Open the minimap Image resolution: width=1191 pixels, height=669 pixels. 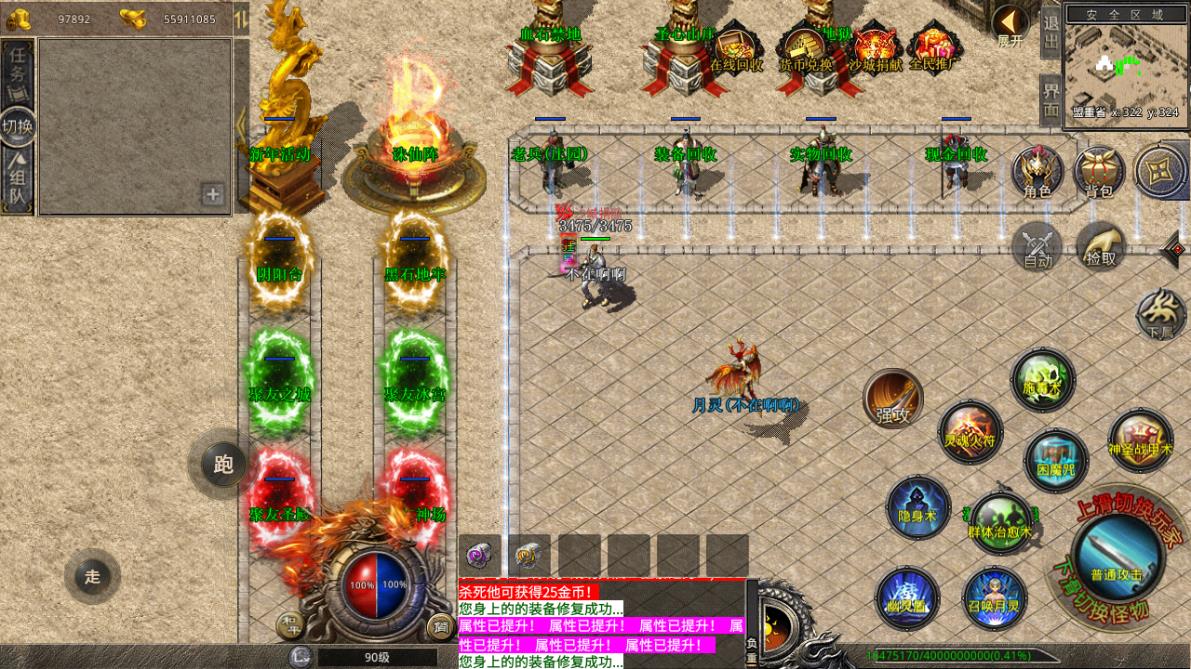pos(1124,65)
